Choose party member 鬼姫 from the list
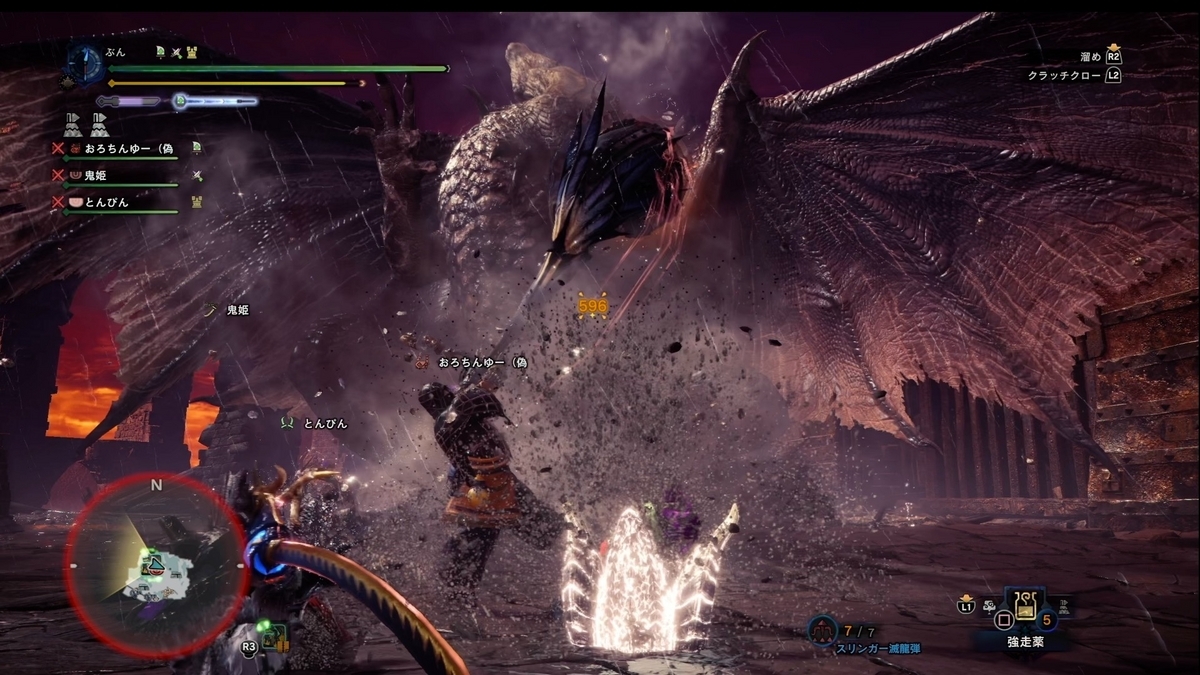Screen dimensions: 1200x675 [95, 175]
